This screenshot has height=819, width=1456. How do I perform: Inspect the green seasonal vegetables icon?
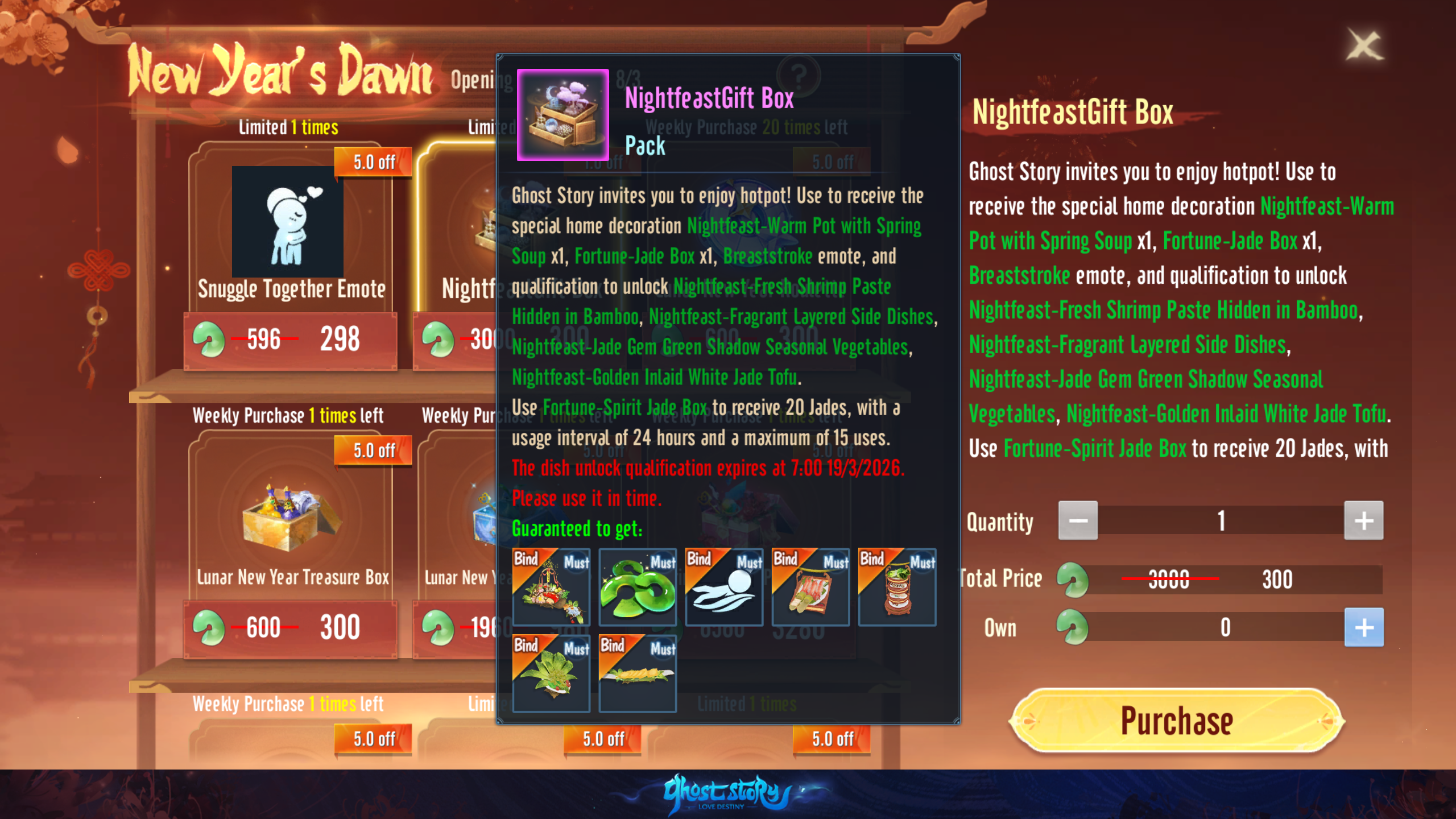pos(551,673)
